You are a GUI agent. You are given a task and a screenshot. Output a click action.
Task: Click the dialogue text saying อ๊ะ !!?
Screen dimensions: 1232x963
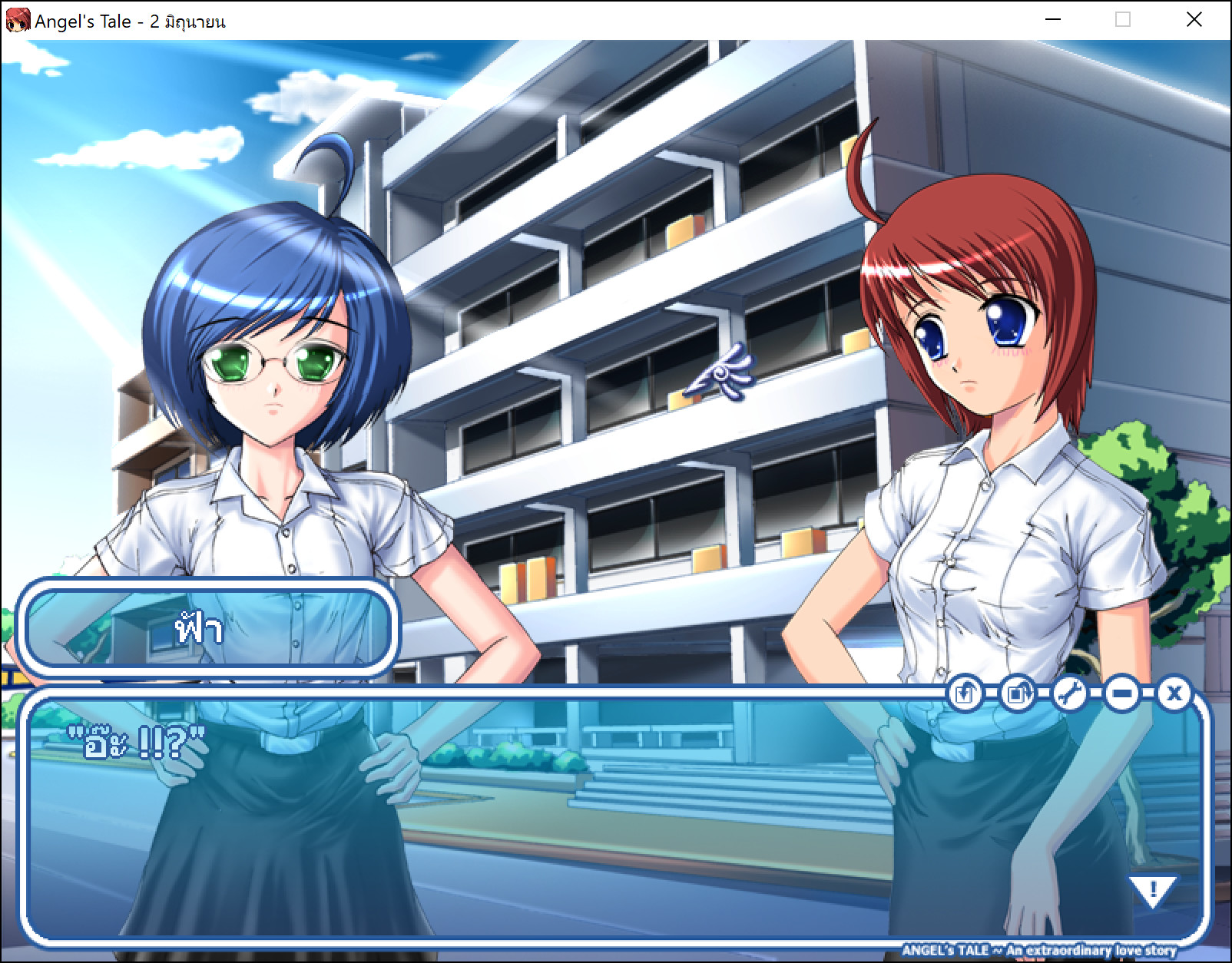[x=138, y=743]
